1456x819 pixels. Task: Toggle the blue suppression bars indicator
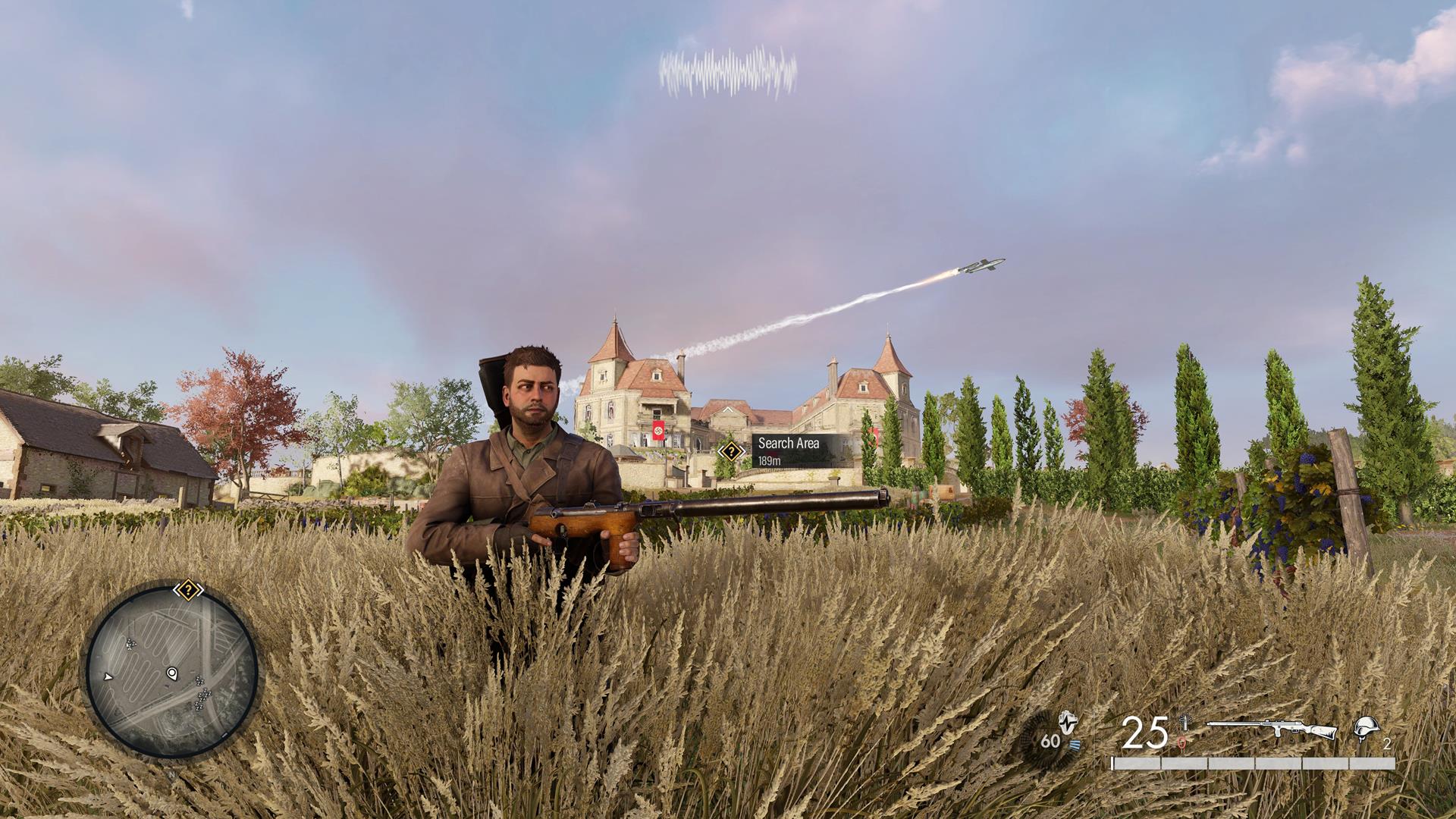pyautogui.click(x=1075, y=742)
